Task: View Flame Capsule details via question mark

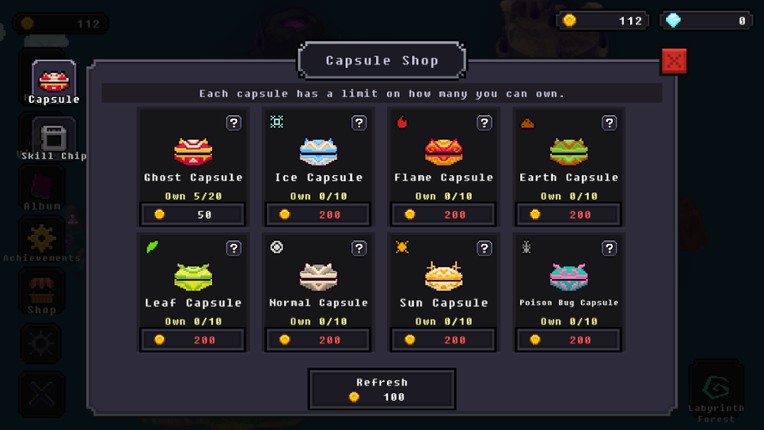Action: [484, 123]
